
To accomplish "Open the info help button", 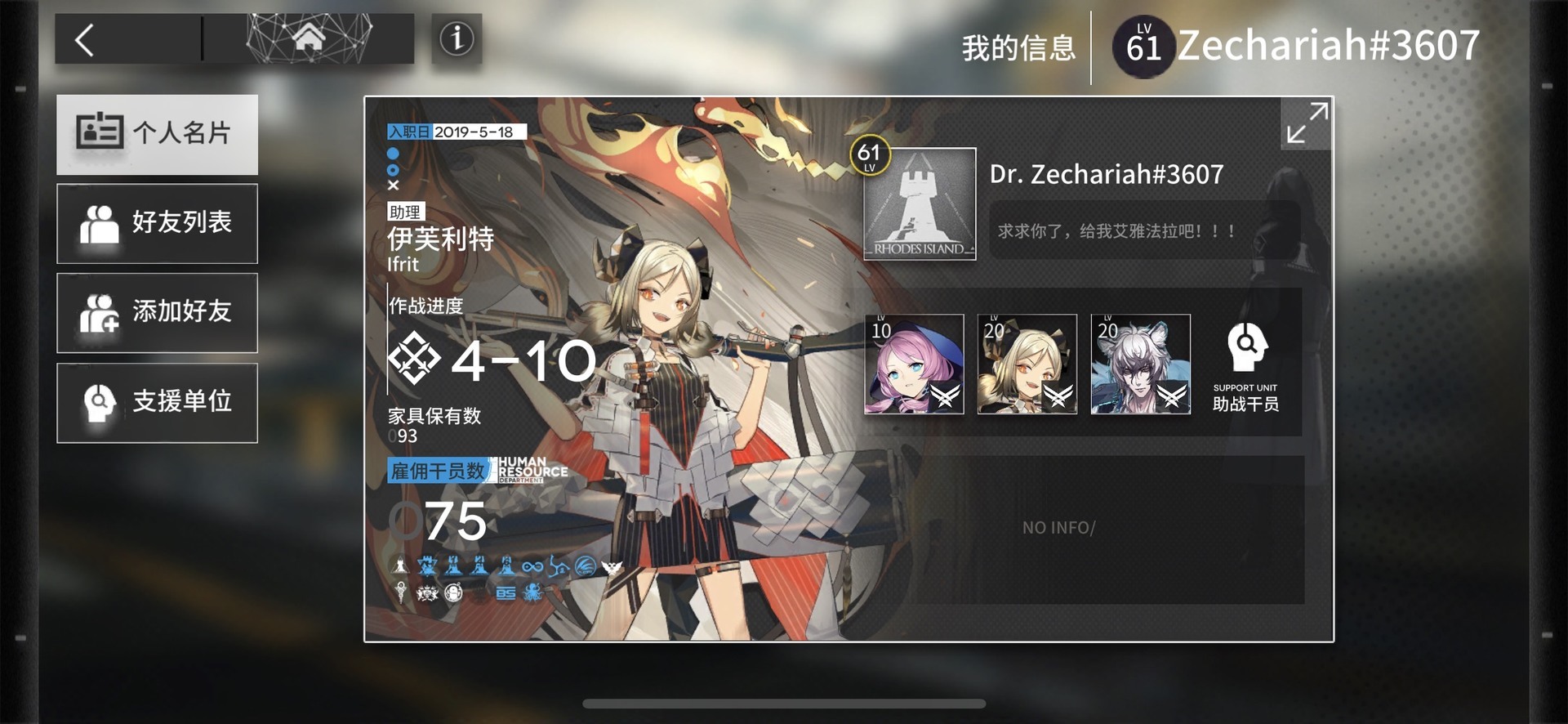I will click(x=457, y=38).
